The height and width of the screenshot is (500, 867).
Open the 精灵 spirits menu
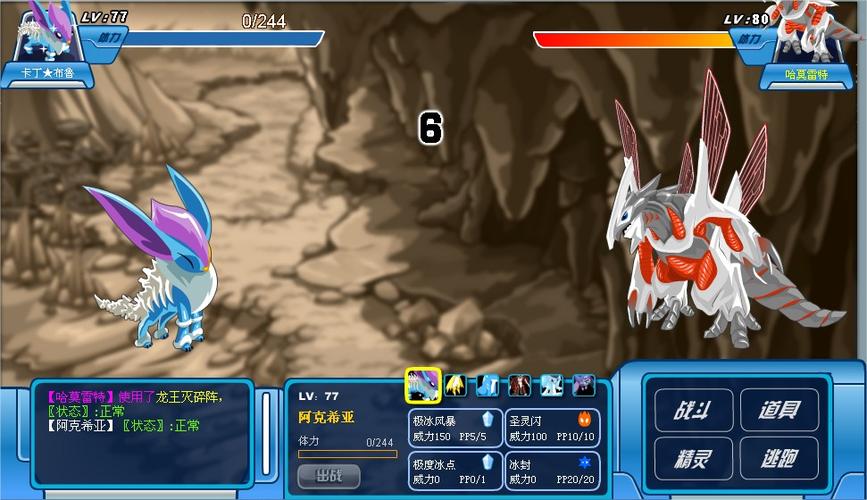pyautogui.click(x=689, y=458)
